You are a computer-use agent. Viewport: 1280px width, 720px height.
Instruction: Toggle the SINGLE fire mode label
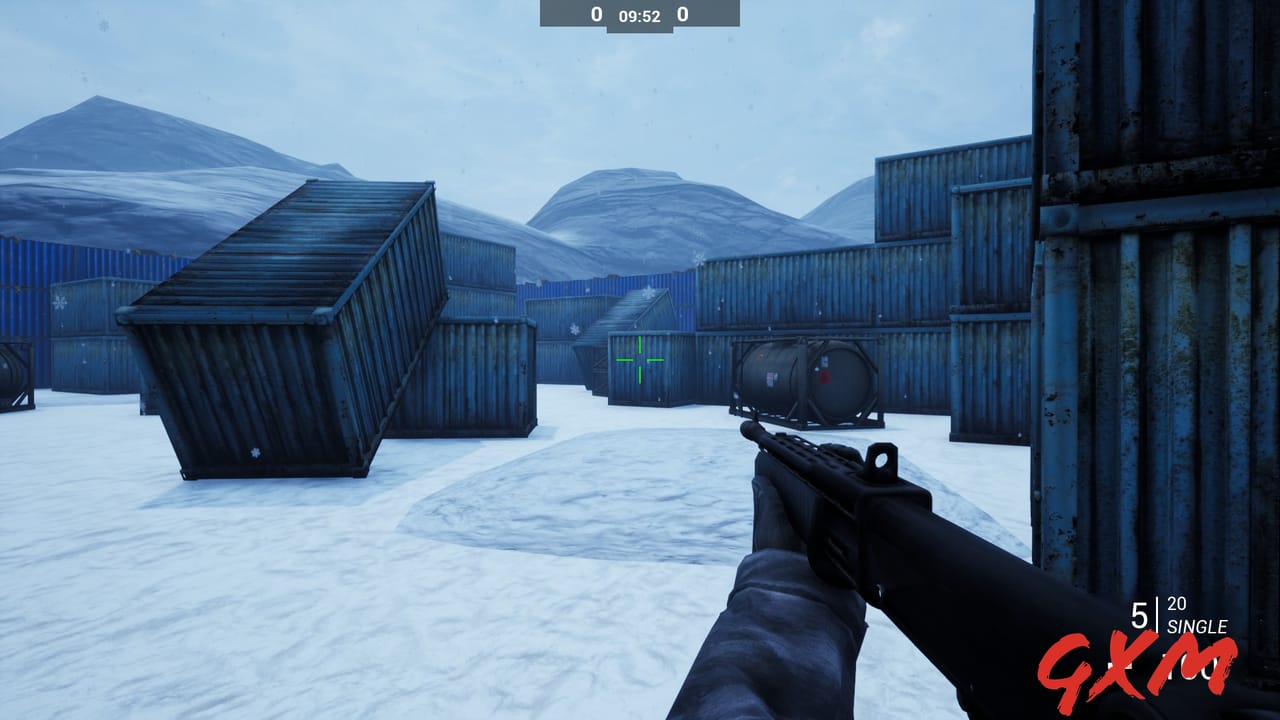[1198, 628]
